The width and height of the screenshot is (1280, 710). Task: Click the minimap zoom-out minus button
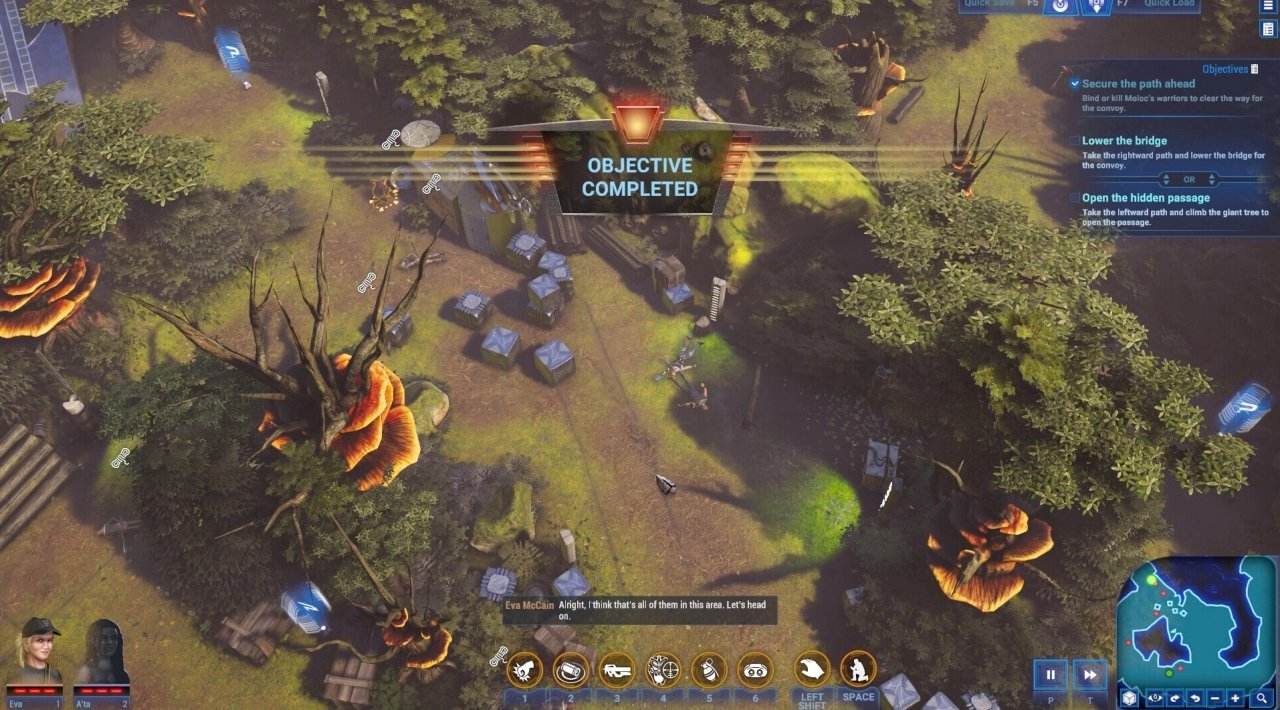[1214, 698]
